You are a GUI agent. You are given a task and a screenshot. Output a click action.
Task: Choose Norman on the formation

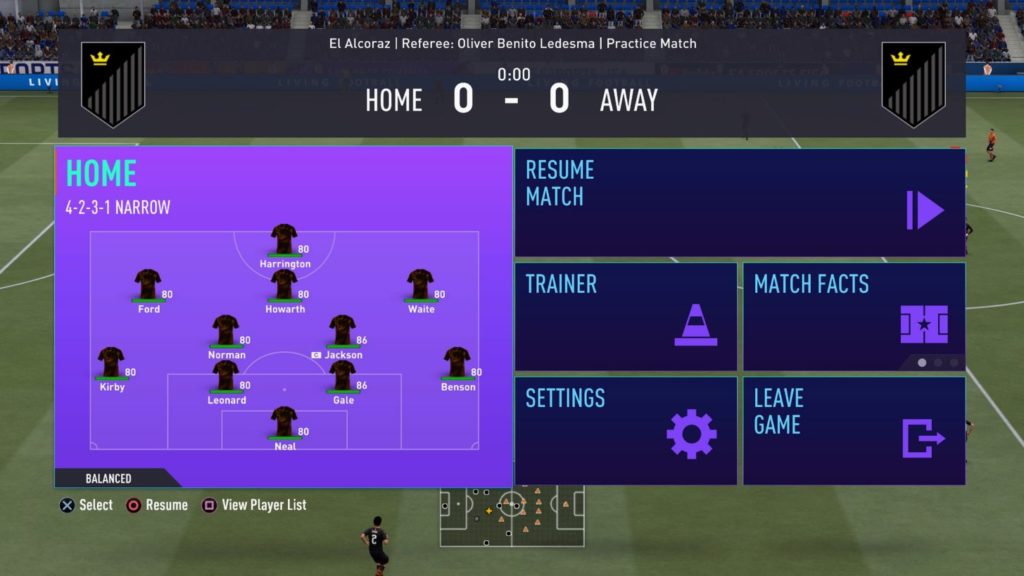(226, 330)
